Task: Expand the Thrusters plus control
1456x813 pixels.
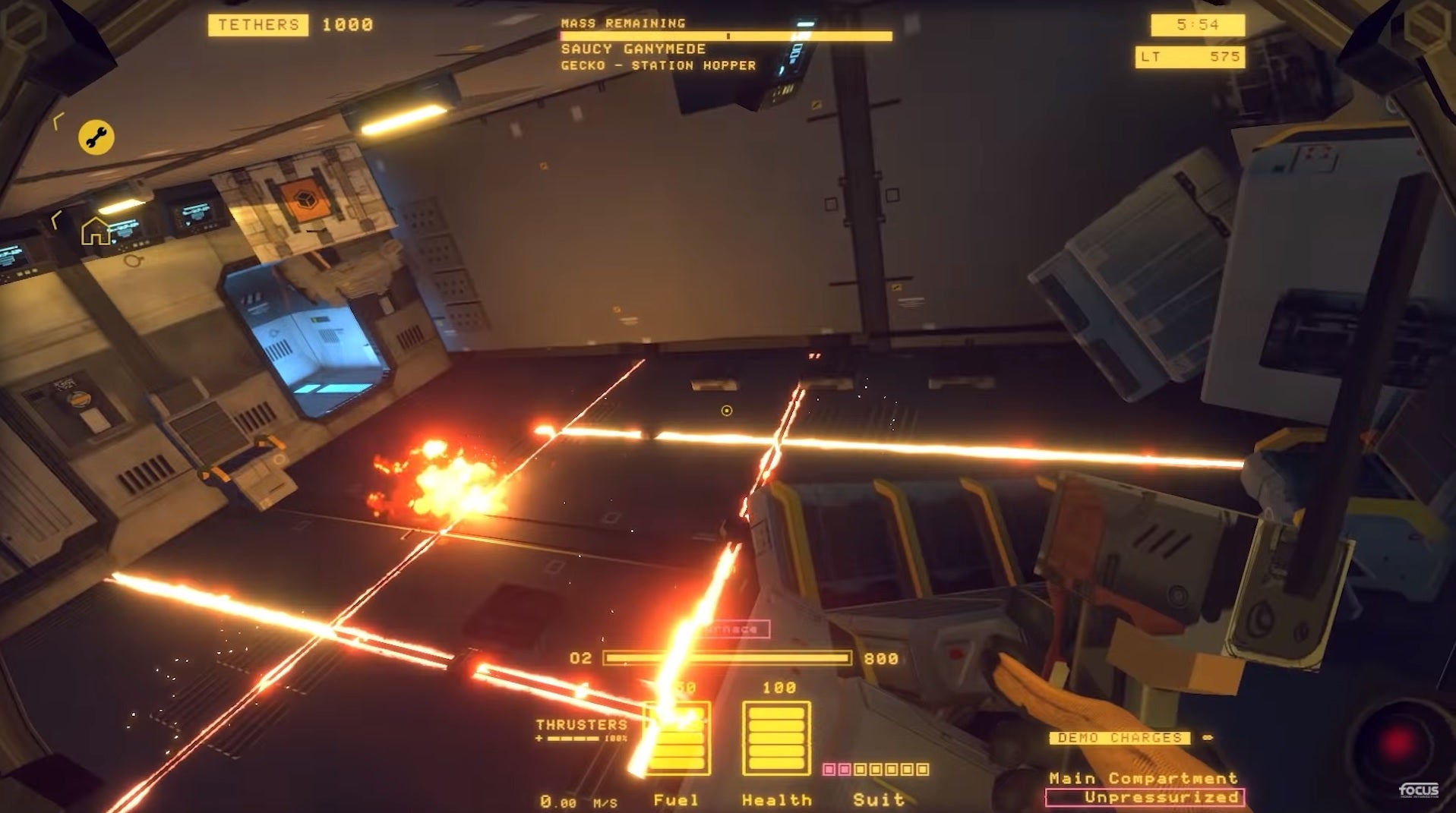Action: point(540,738)
